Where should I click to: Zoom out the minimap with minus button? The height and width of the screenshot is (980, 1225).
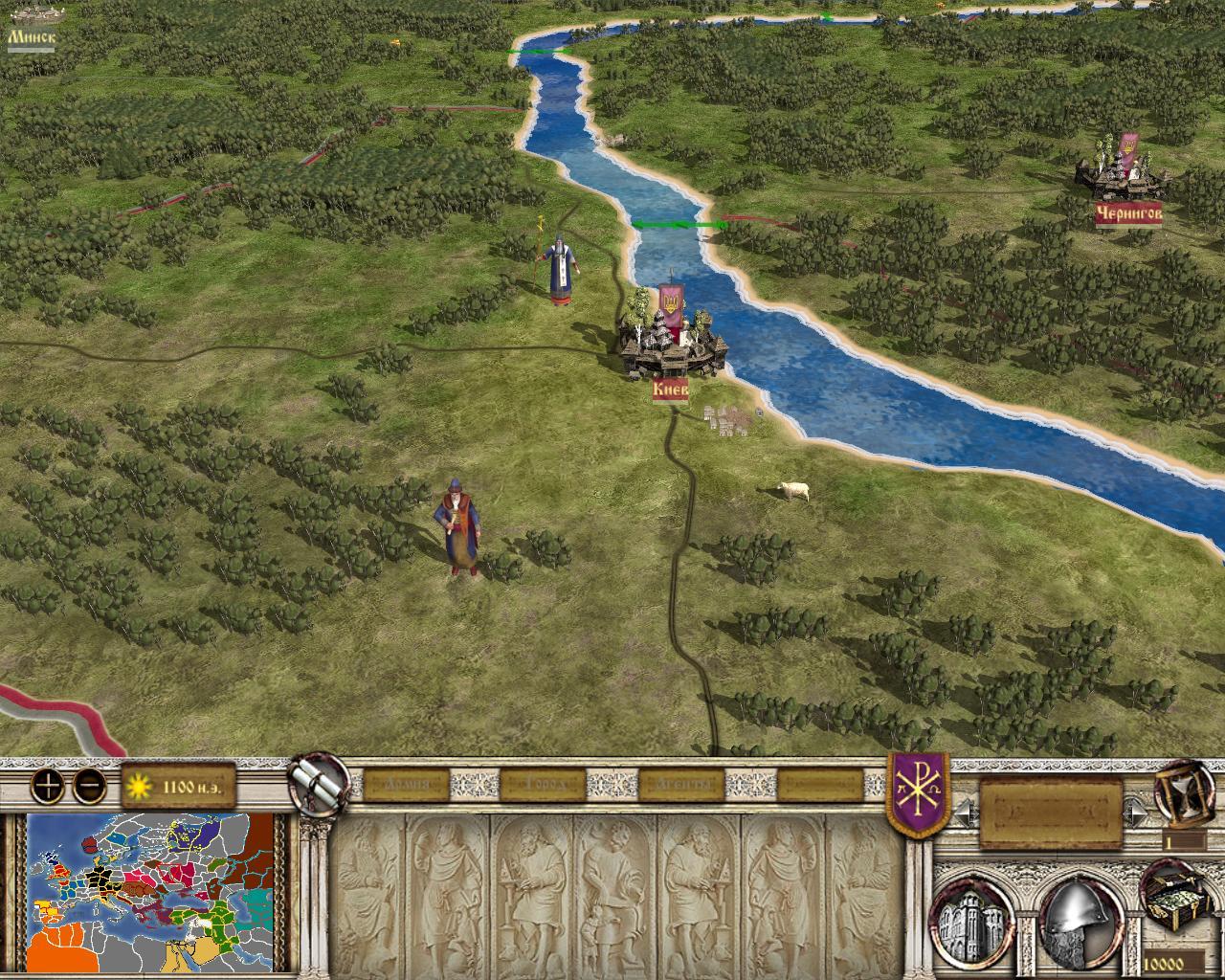point(89,786)
